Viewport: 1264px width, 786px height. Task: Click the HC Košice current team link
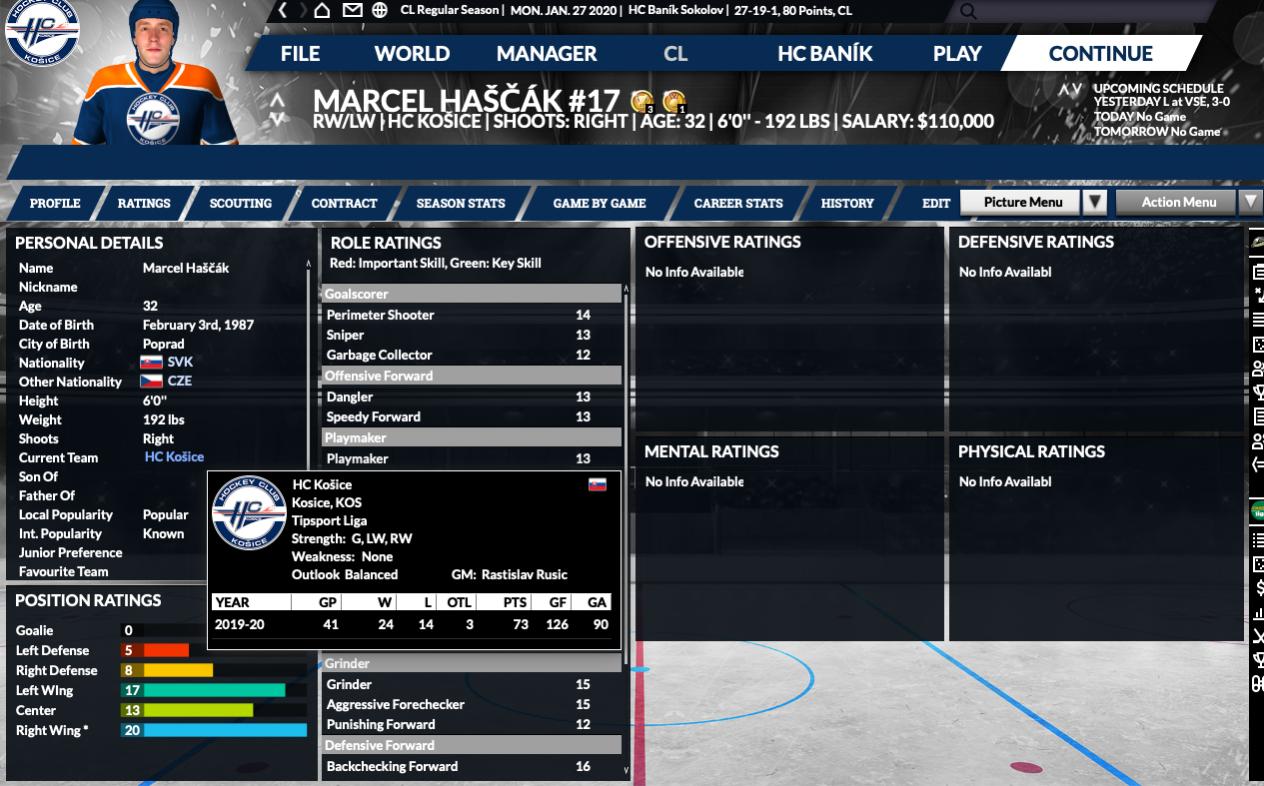tap(174, 457)
